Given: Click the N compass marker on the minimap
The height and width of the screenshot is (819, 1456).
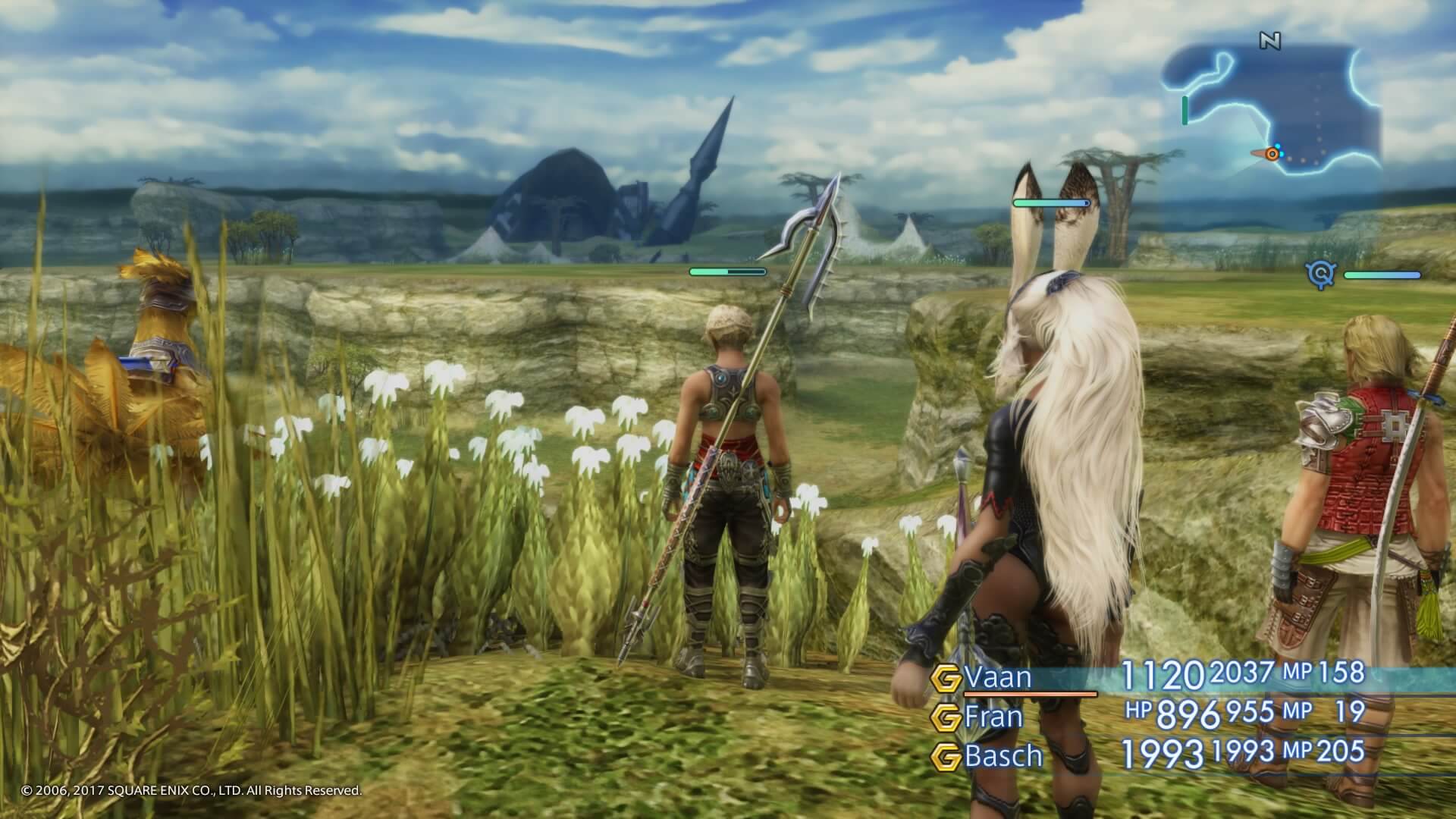Looking at the screenshot, I should [1271, 39].
